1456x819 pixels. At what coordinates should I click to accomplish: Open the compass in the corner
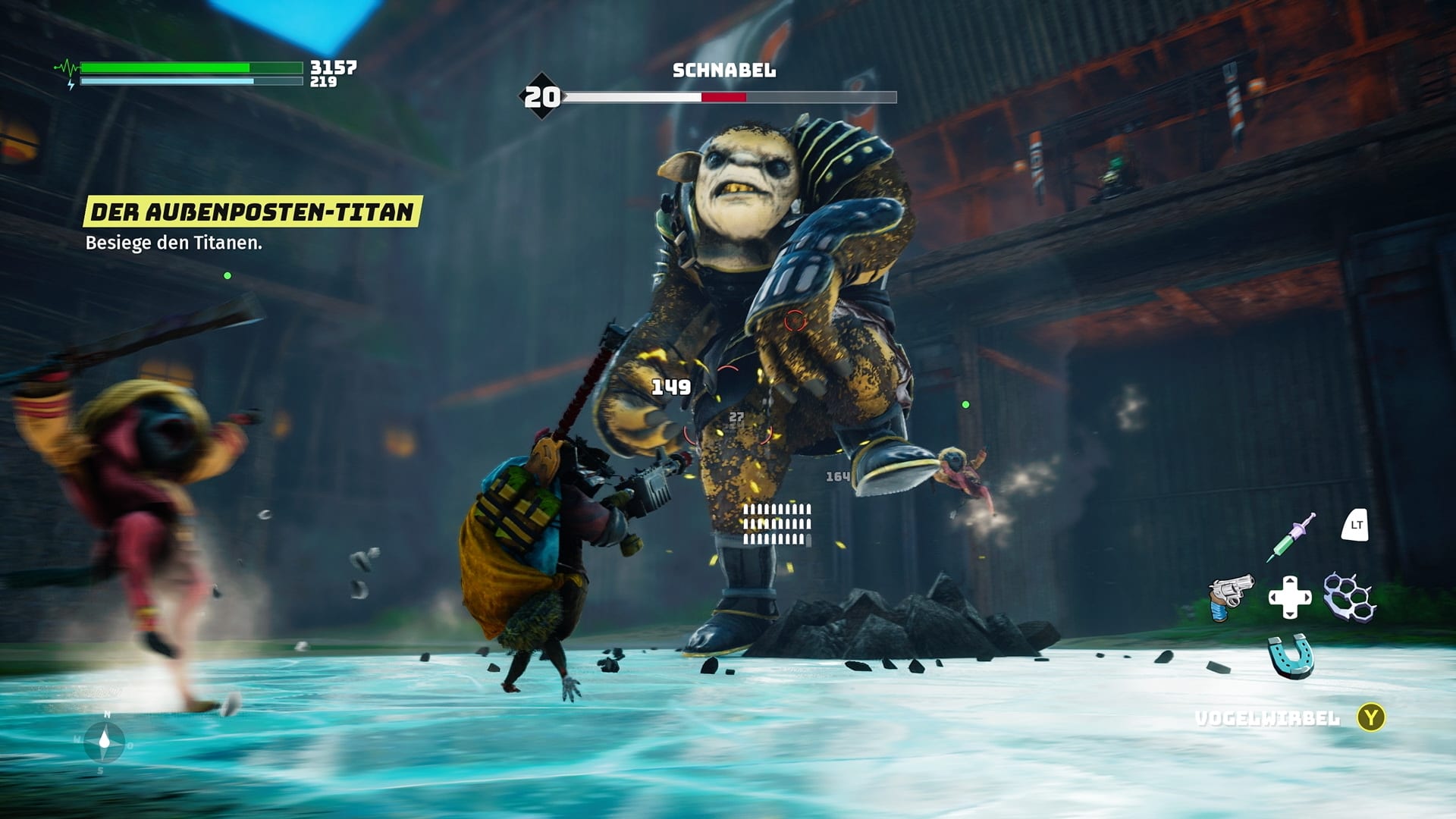(x=105, y=741)
